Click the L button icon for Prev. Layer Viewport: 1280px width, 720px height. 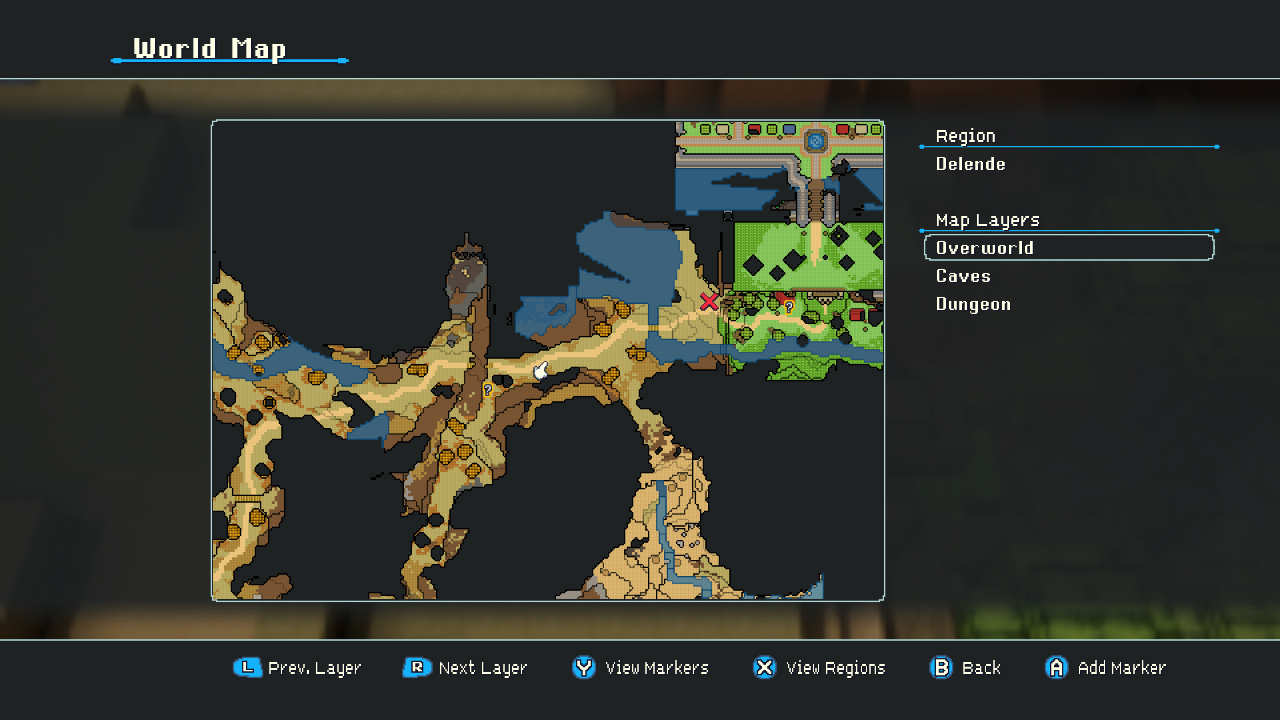tap(247, 668)
